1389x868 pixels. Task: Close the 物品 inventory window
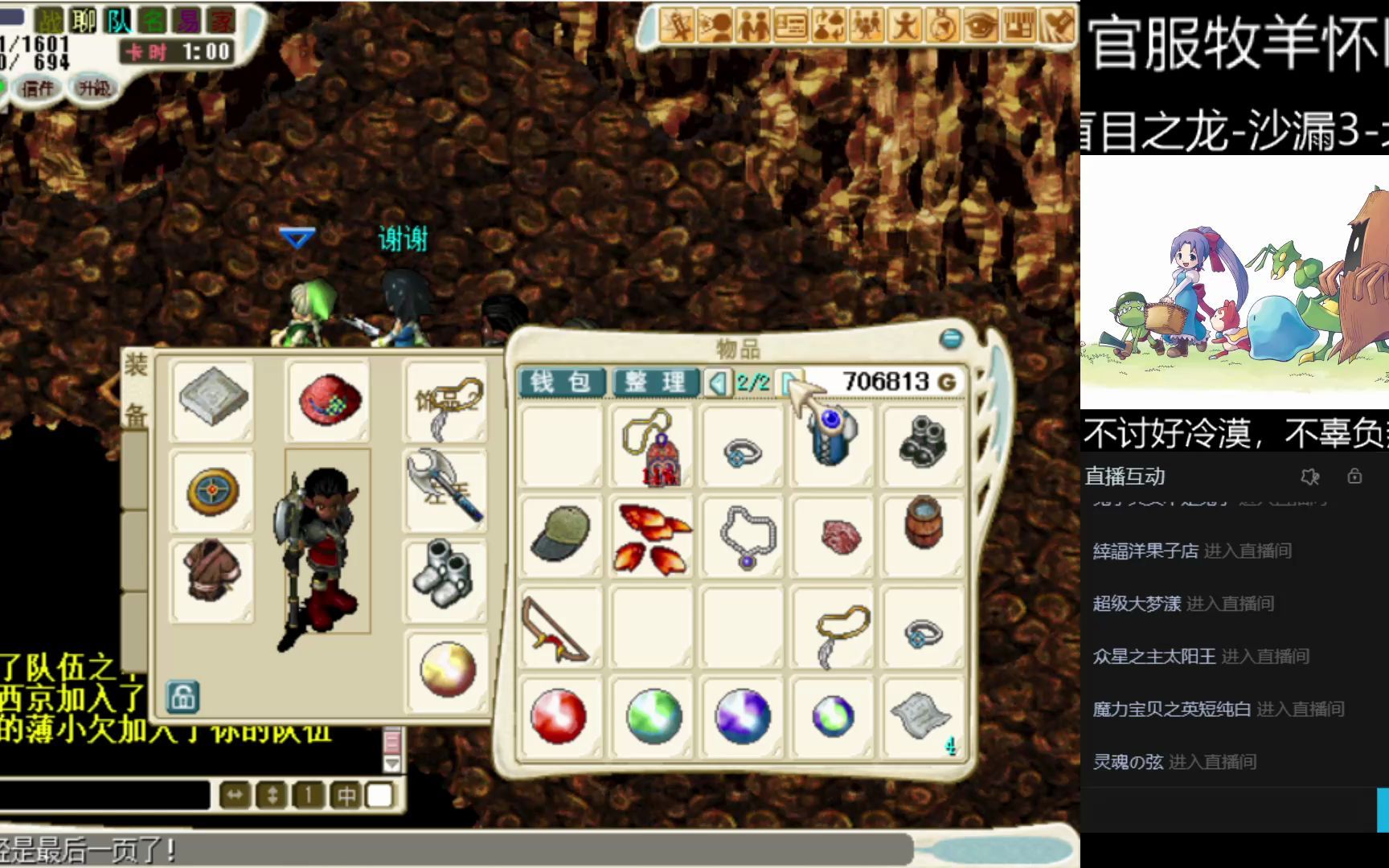[x=951, y=338]
